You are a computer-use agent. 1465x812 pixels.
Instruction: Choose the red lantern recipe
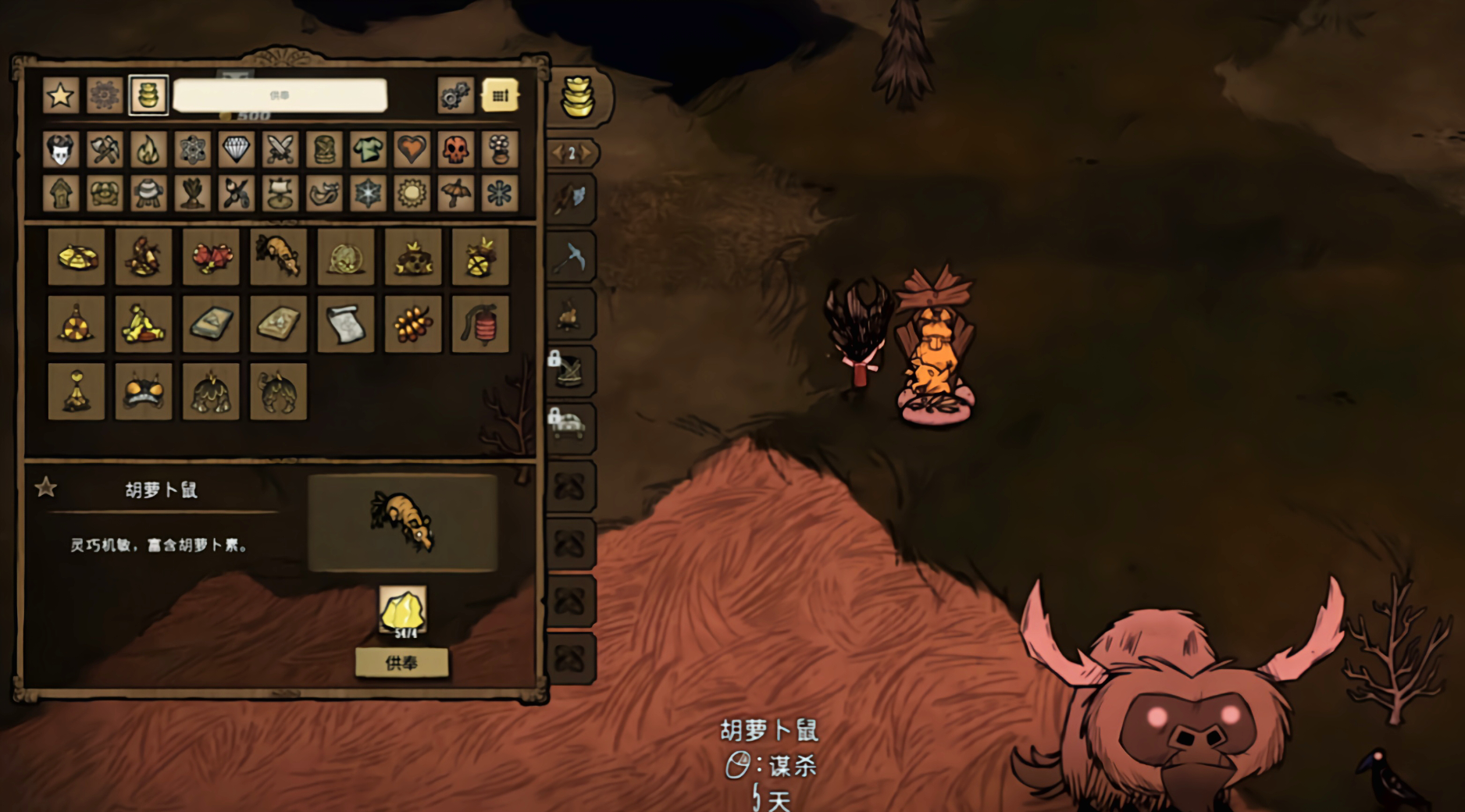pos(480,324)
